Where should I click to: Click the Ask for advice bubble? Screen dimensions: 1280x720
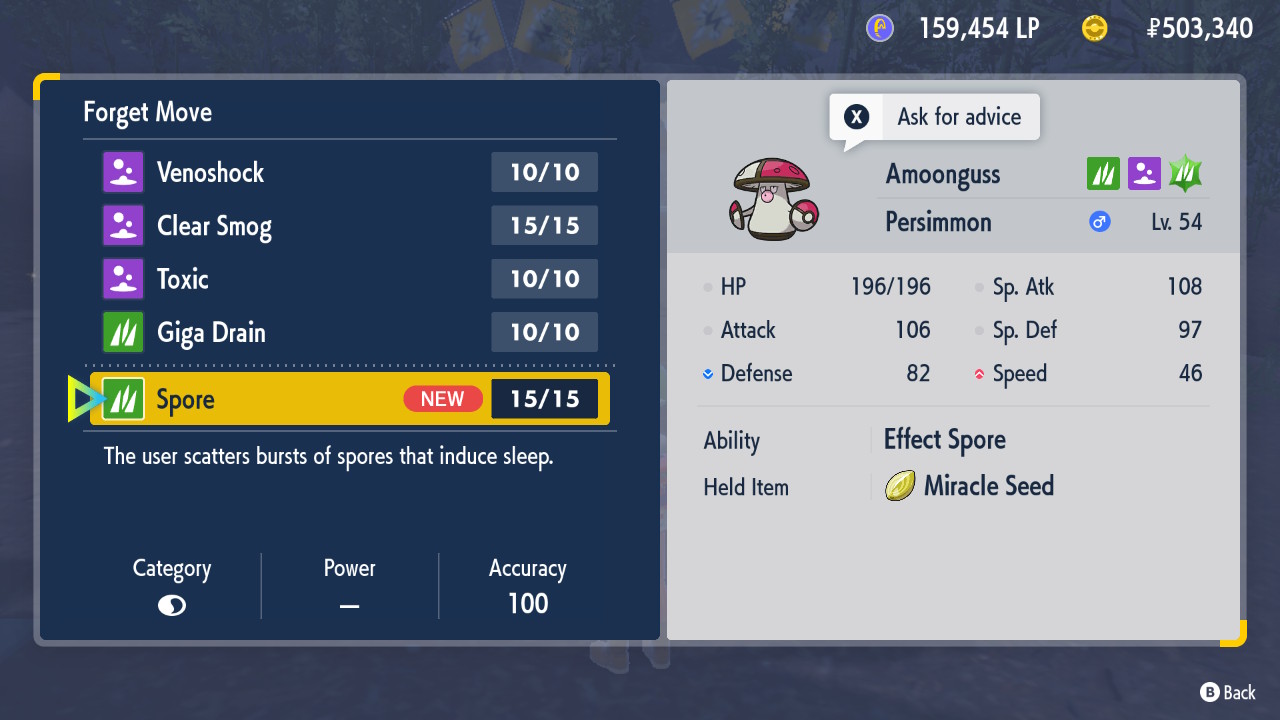click(x=935, y=117)
